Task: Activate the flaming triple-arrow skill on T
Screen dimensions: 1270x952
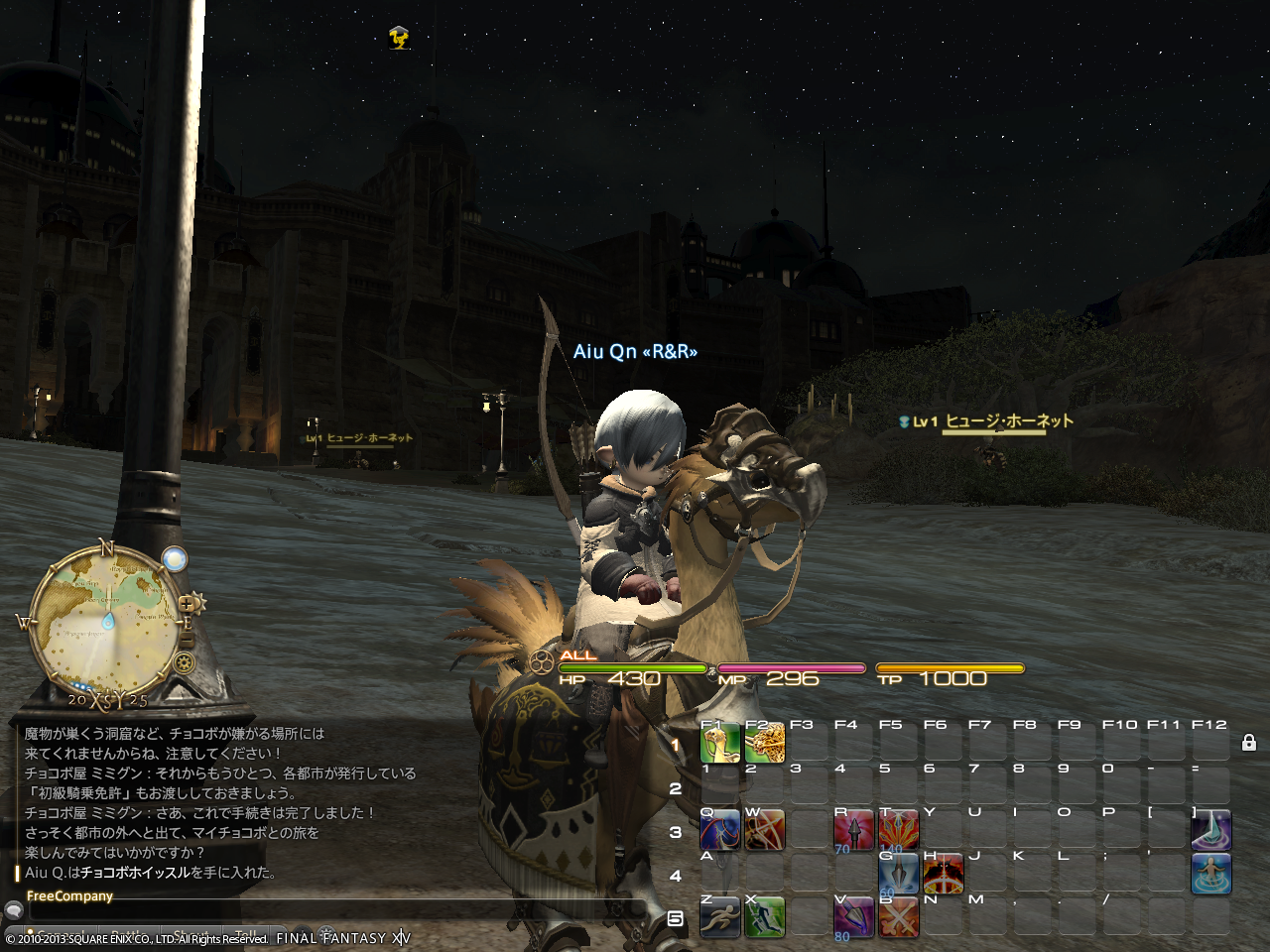Action: 898,830
